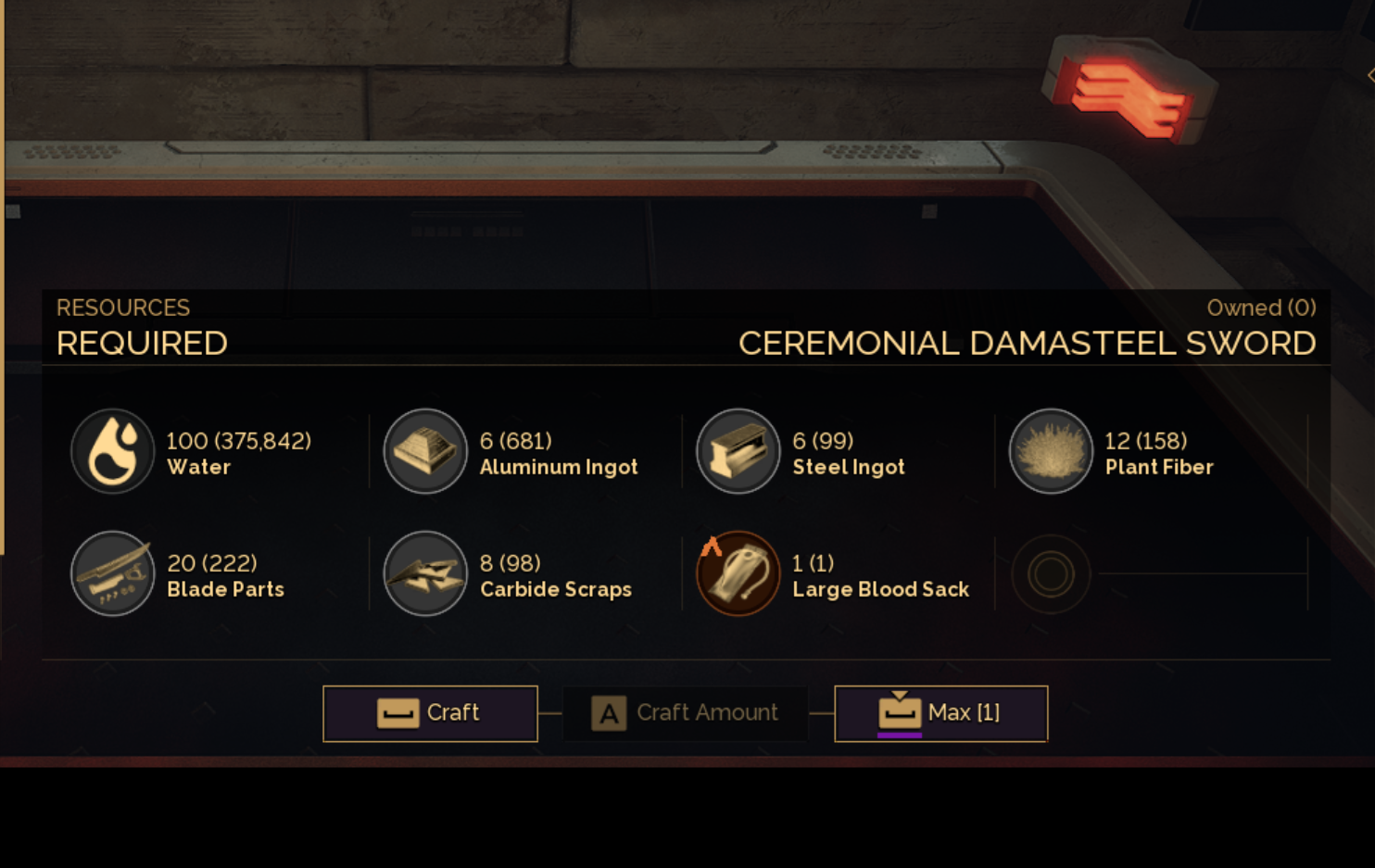Click the Craft button
1375x868 pixels.
[x=430, y=713]
